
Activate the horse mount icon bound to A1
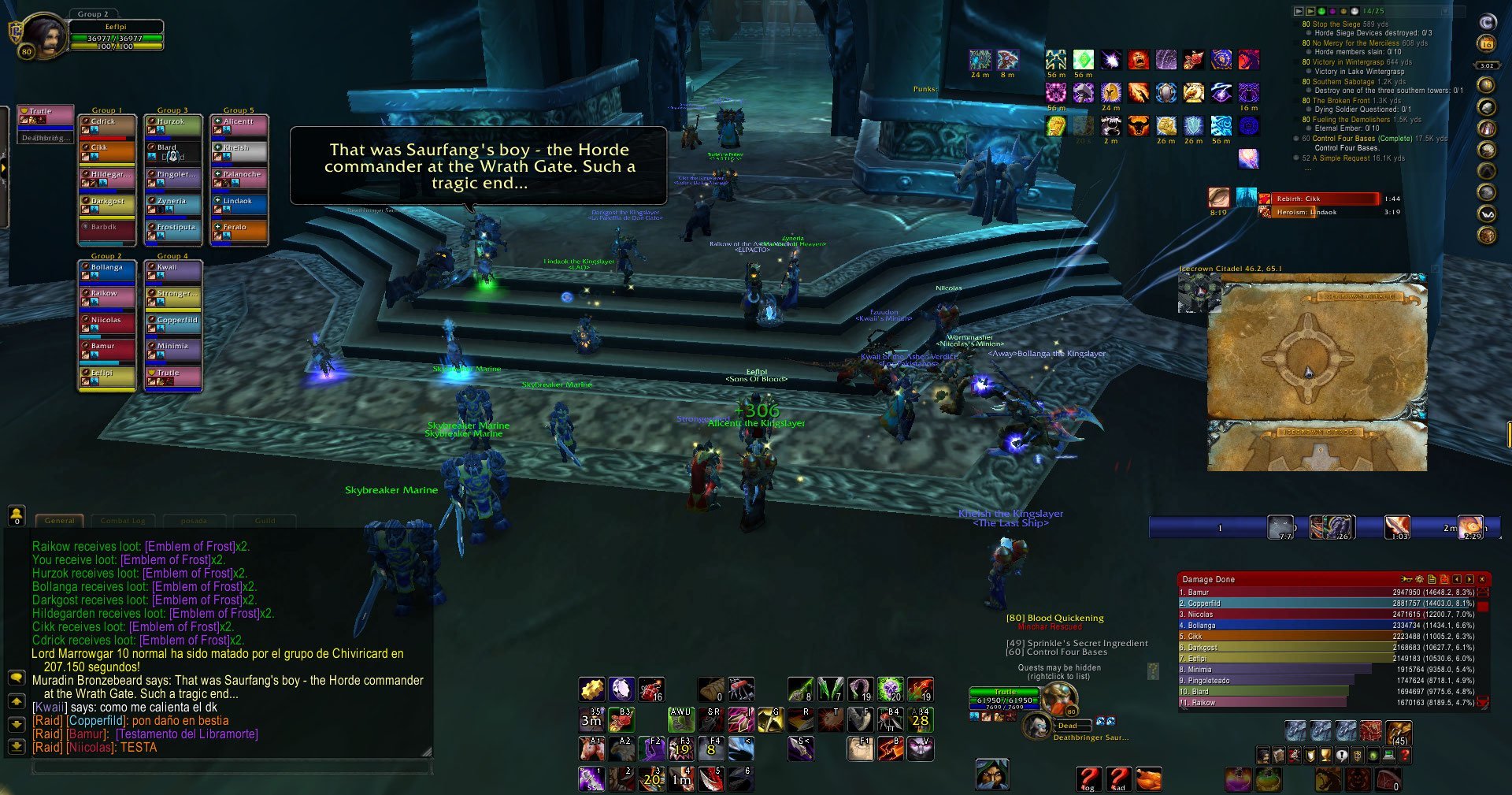click(591, 748)
